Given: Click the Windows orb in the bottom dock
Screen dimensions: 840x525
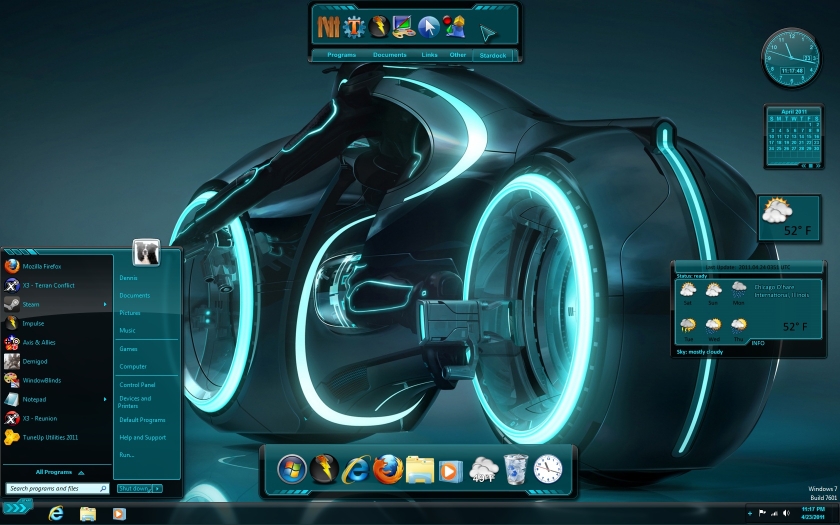Looking at the screenshot, I should tap(292, 467).
